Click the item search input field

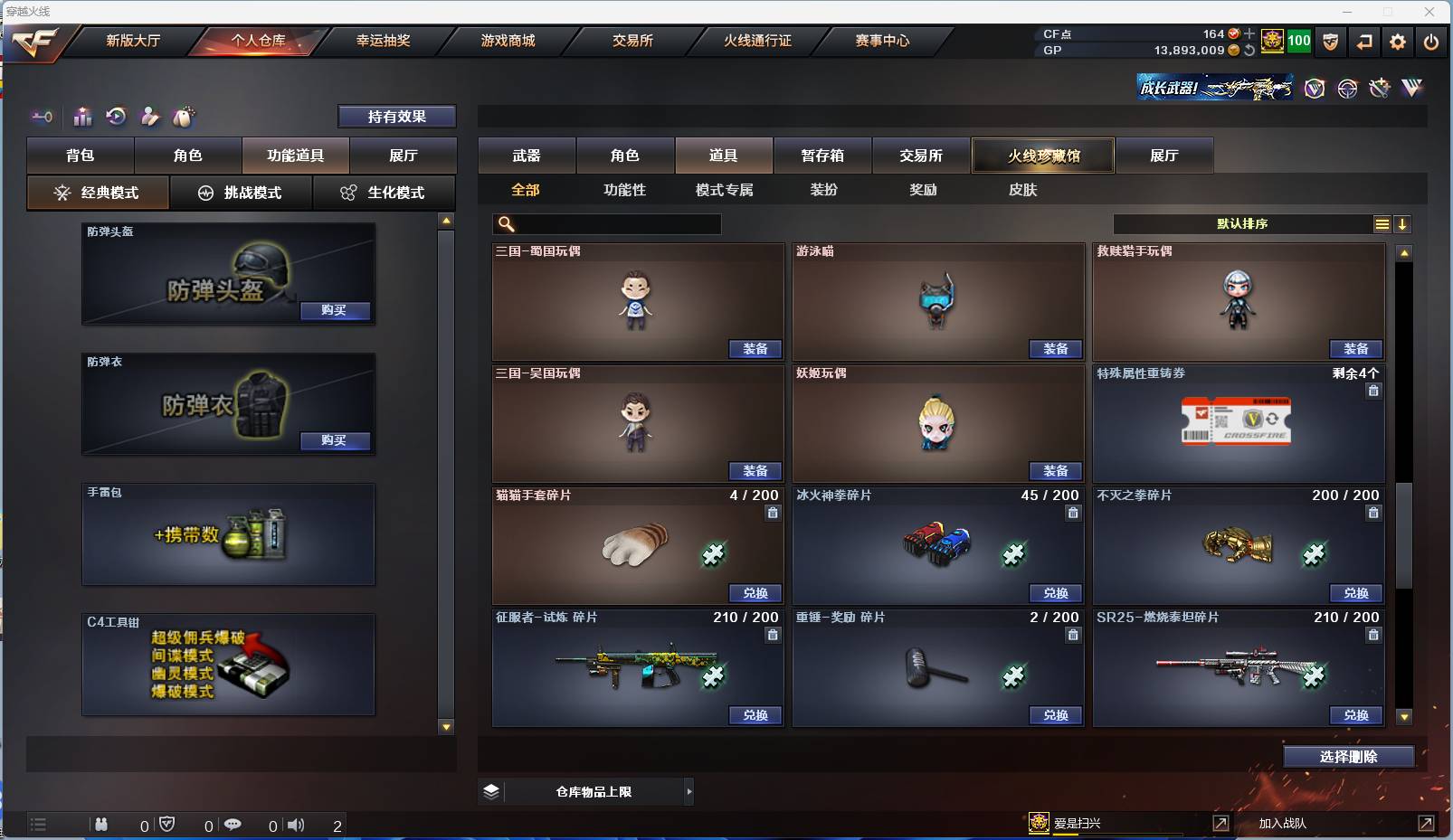point(606,223)
